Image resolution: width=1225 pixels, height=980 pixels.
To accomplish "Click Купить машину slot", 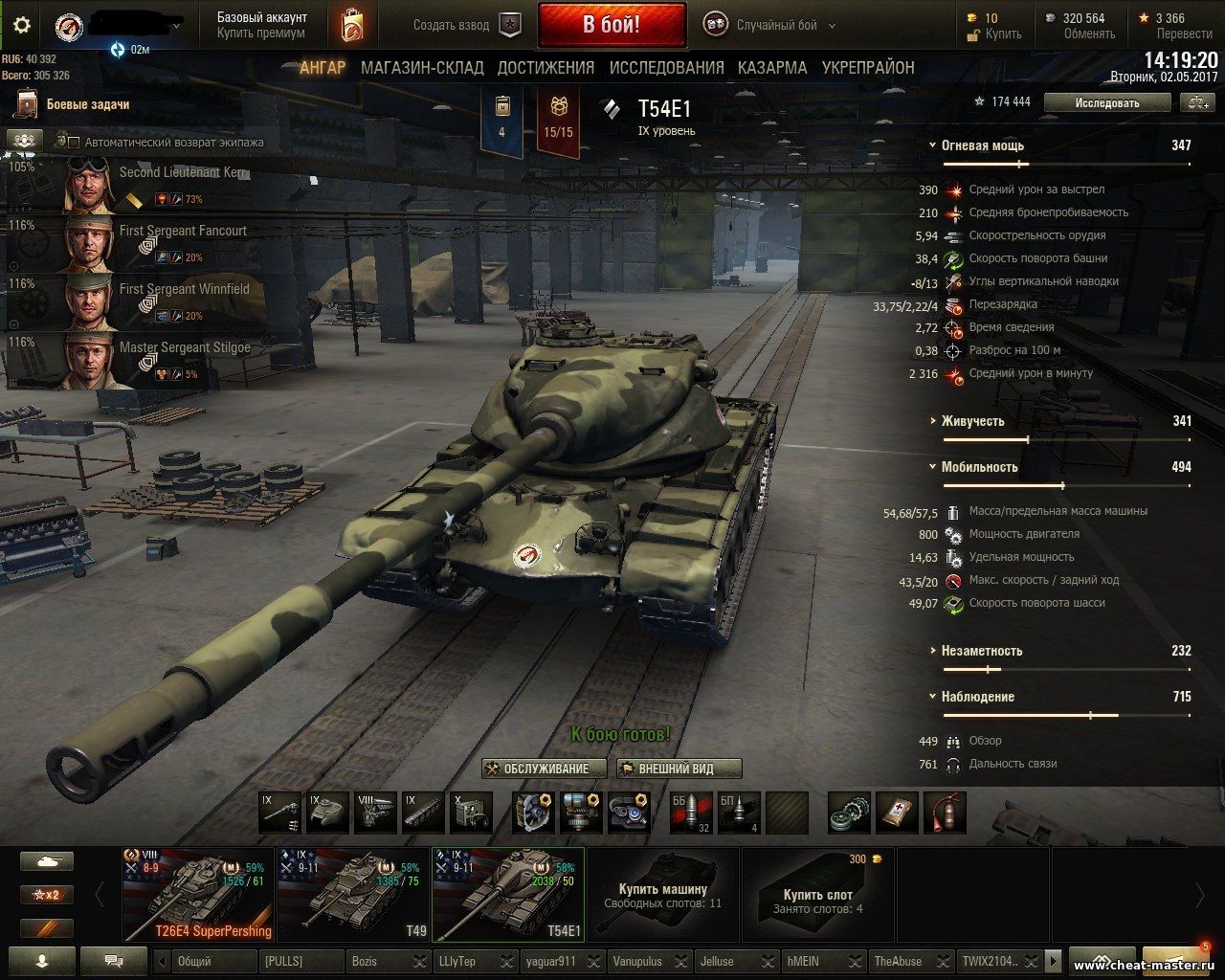I will (662, 894).
